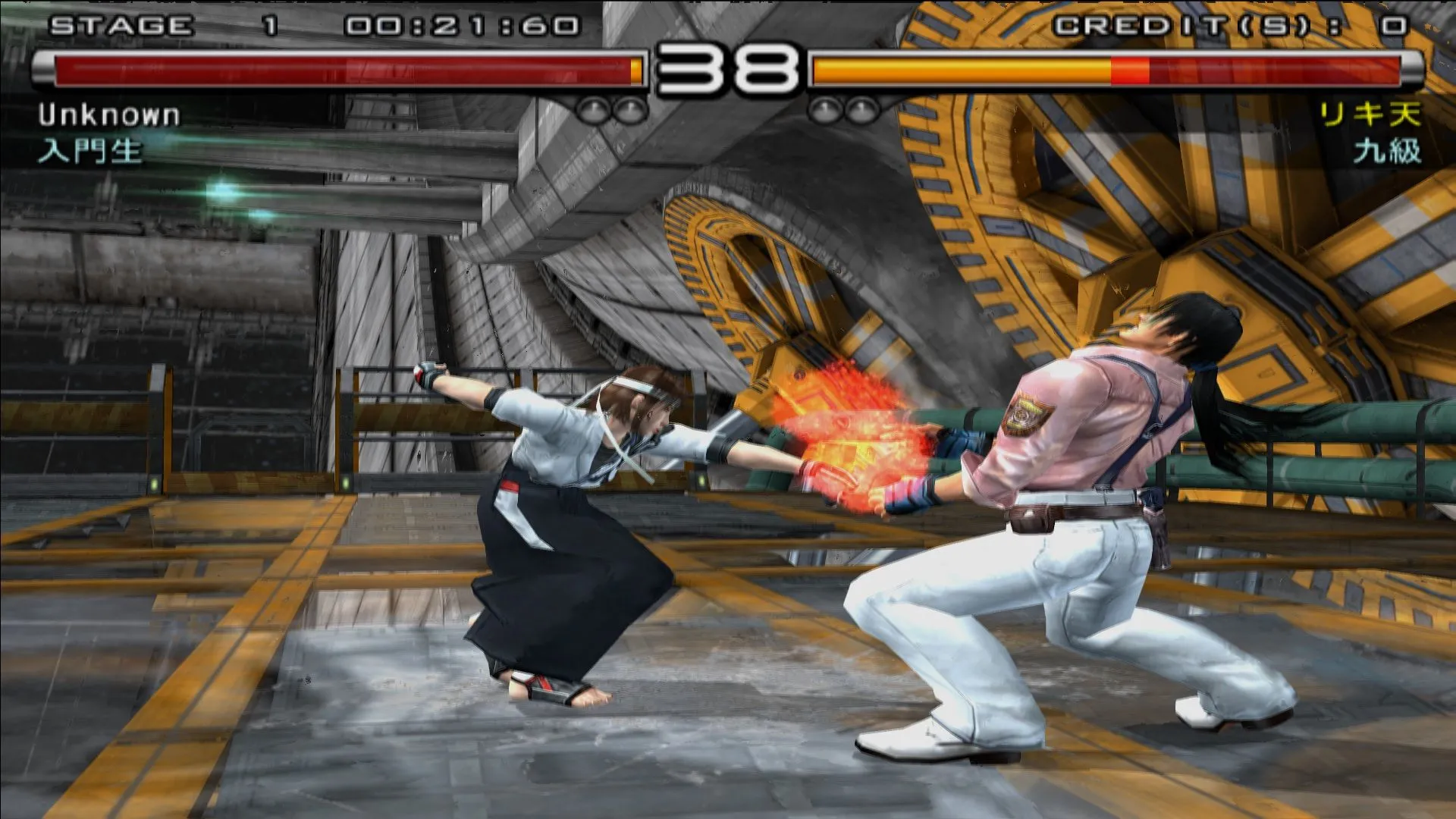Select the リキ天 name label
The image size is (1456, 819).
coord(1365,114)
